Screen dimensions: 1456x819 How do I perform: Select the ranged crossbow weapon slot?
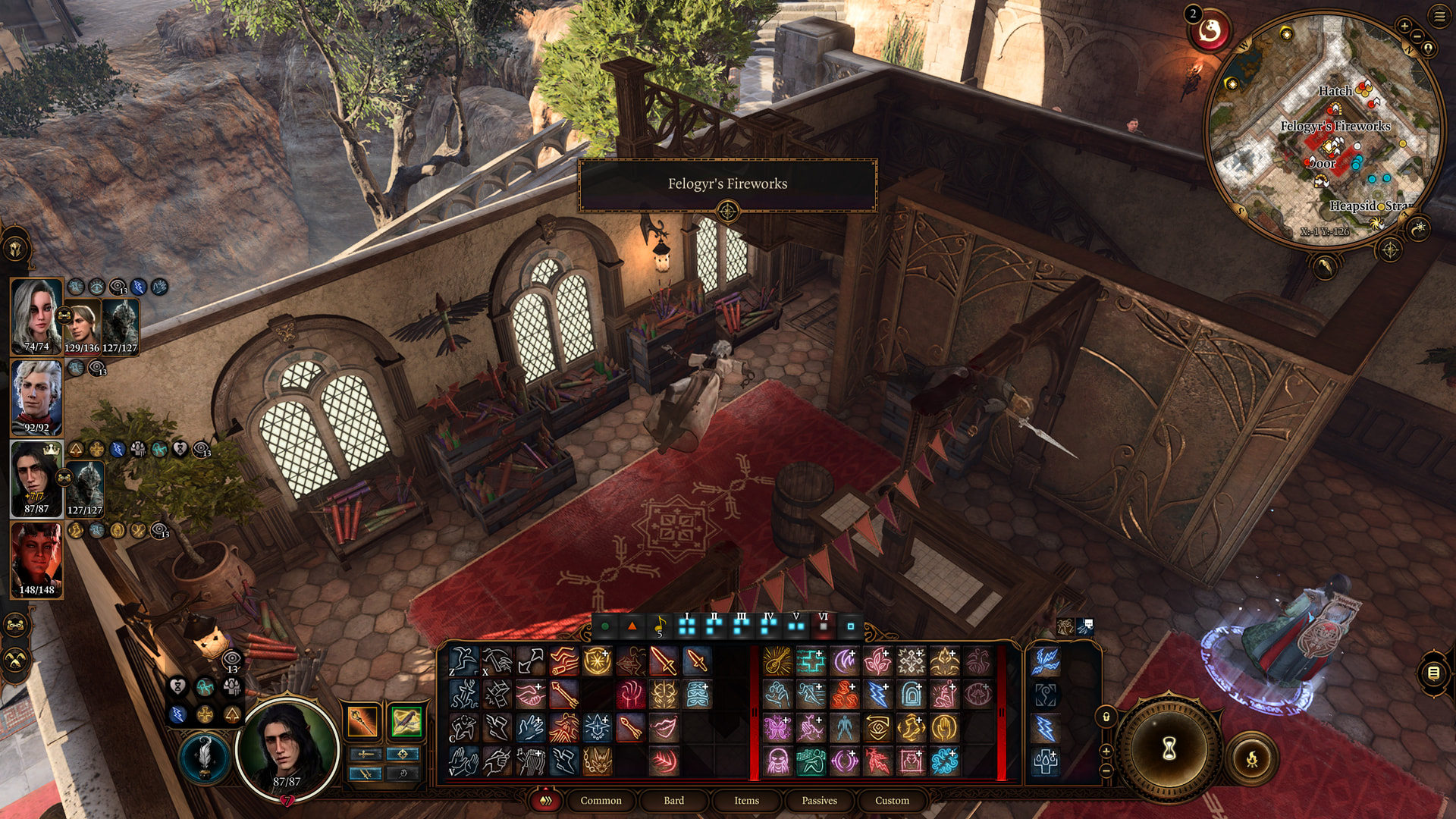point(406,721)
